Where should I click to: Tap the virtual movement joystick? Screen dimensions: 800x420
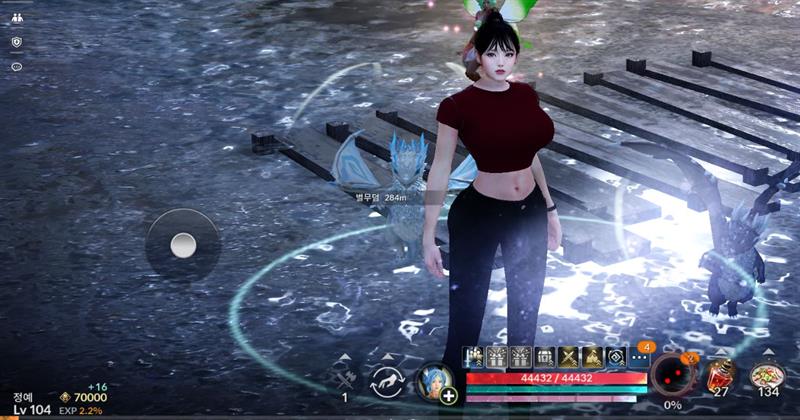tap(182, 244)
